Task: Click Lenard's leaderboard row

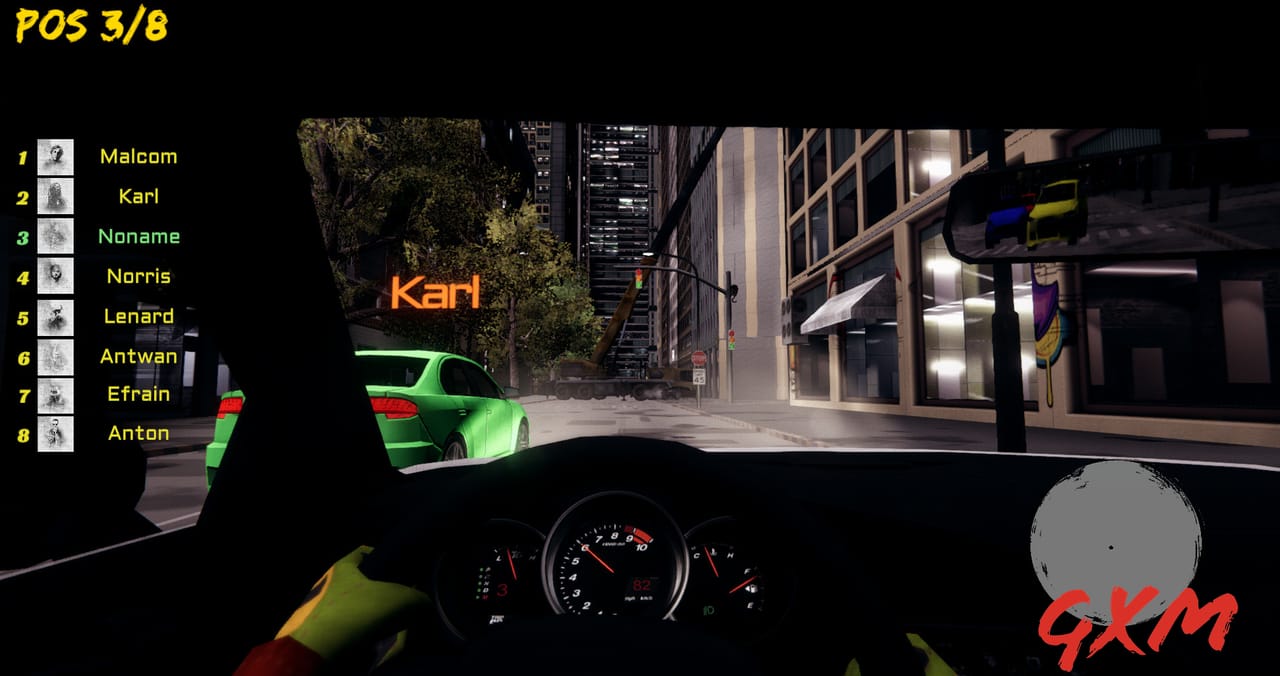Action: click(x=138, y=317)
